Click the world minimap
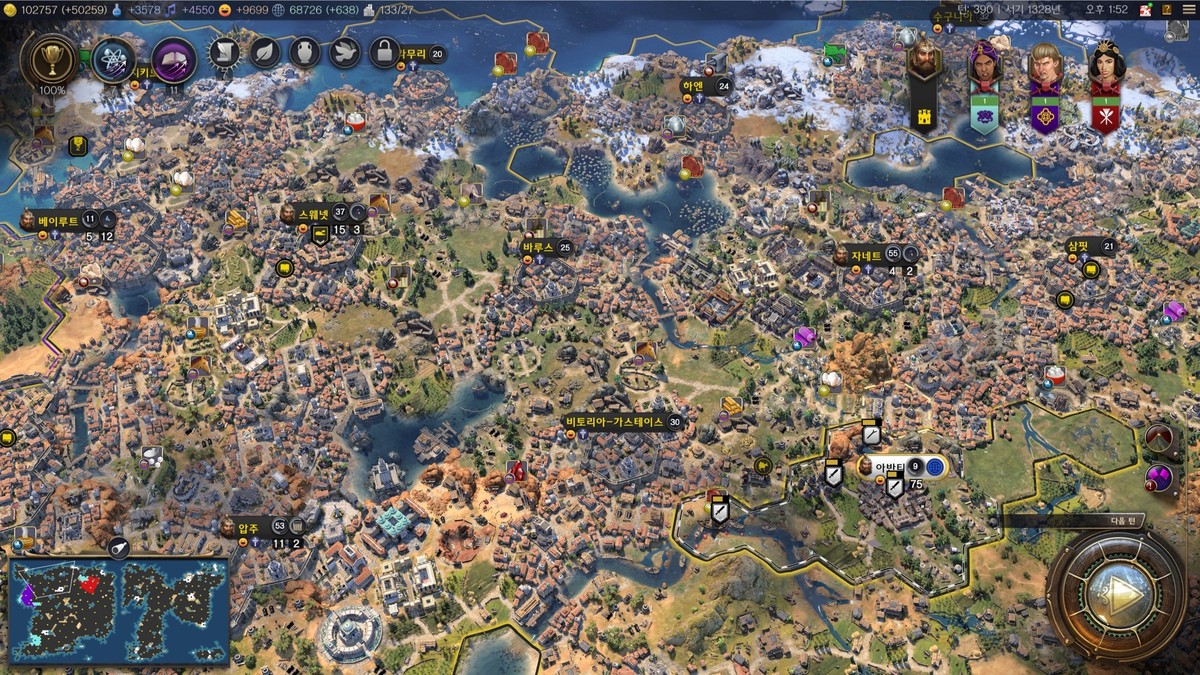The height and width of the screenshot is (675, 1200). pos(119,601)
